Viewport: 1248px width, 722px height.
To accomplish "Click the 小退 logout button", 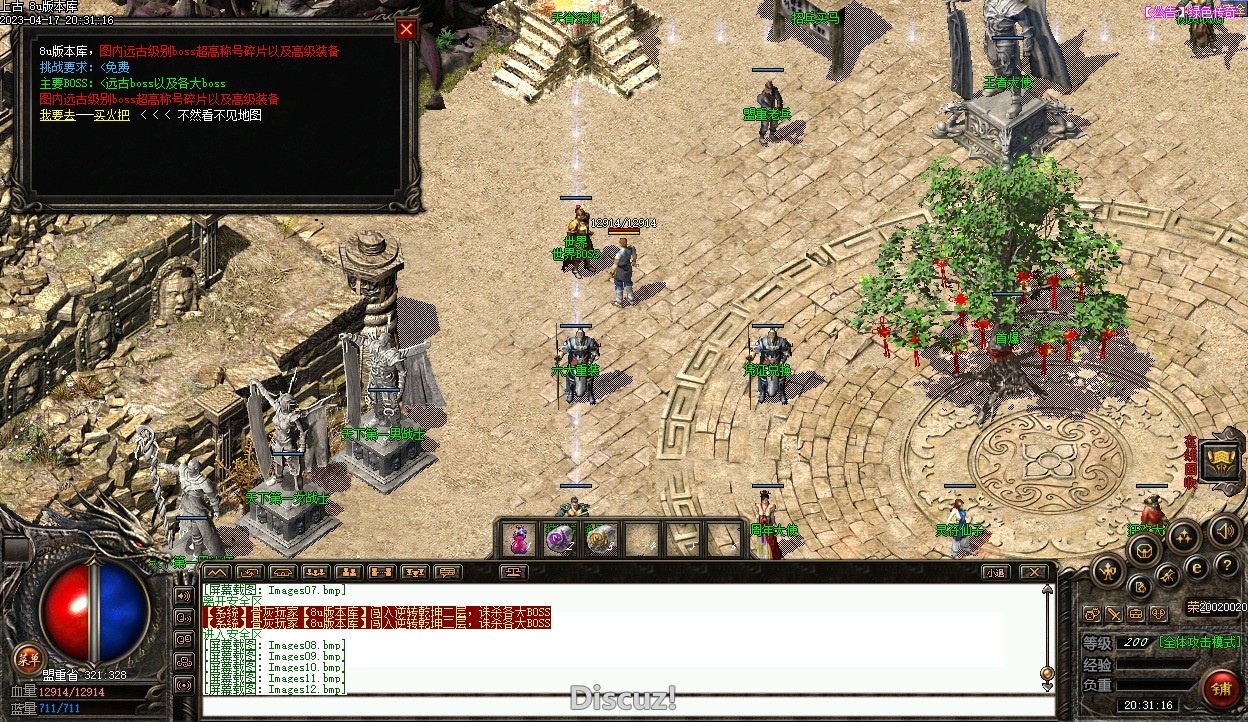I will click(993, 573).
